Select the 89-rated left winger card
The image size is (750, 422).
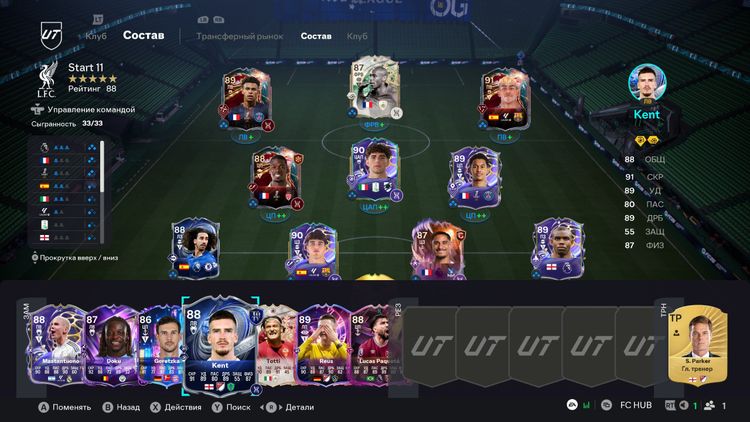pos(242,100)
